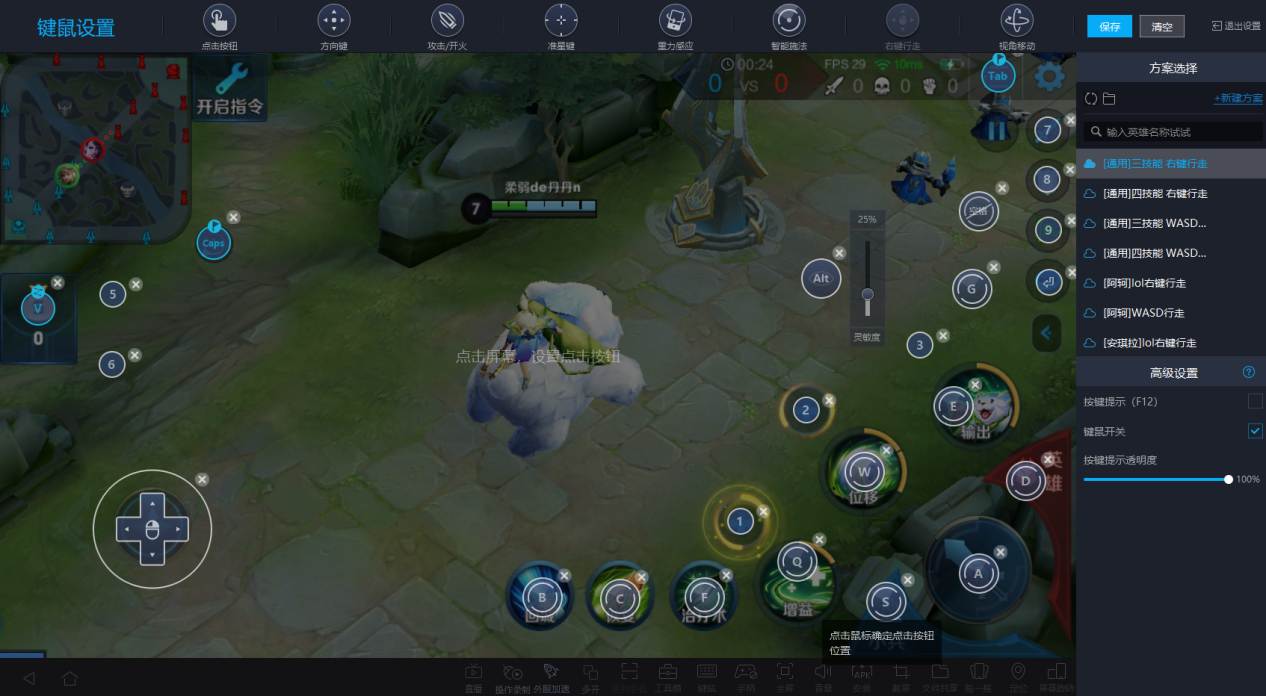Open the 开启指令 wrench command button
This screenshot has height=696, width=1266.
pos(230,88)
